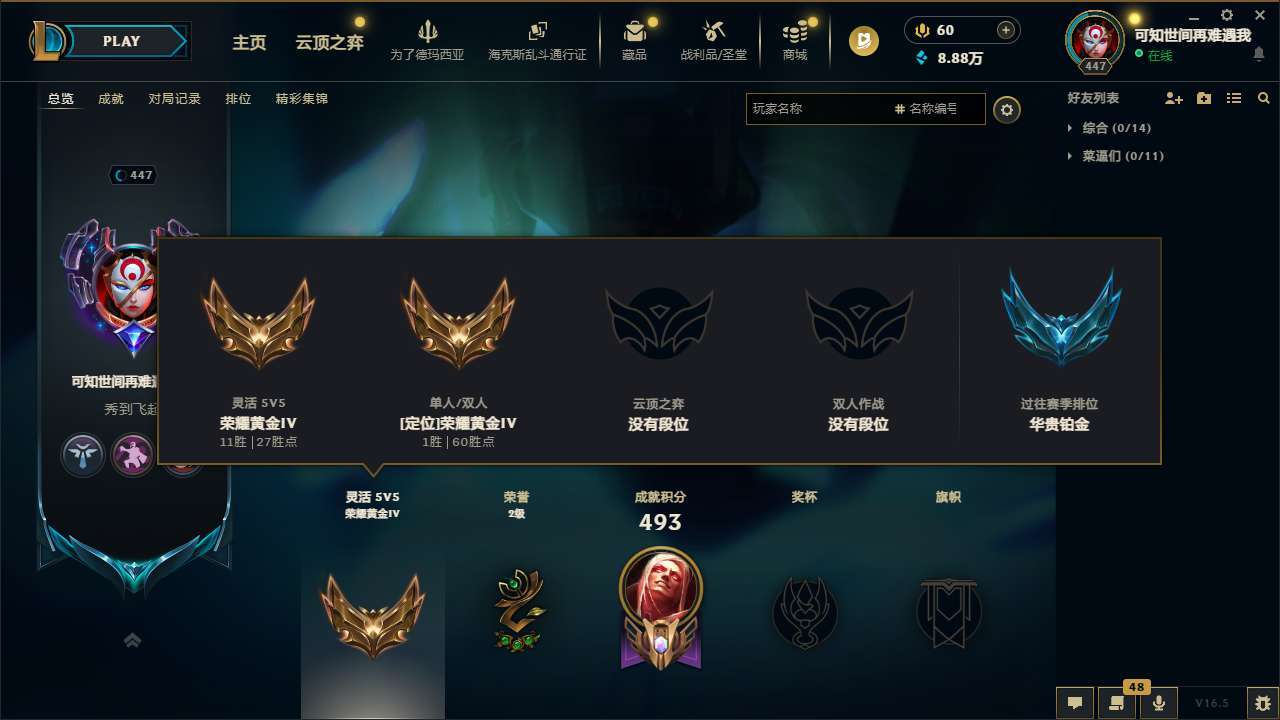Open the chat bubble icon bottom right

point(1074,703)
